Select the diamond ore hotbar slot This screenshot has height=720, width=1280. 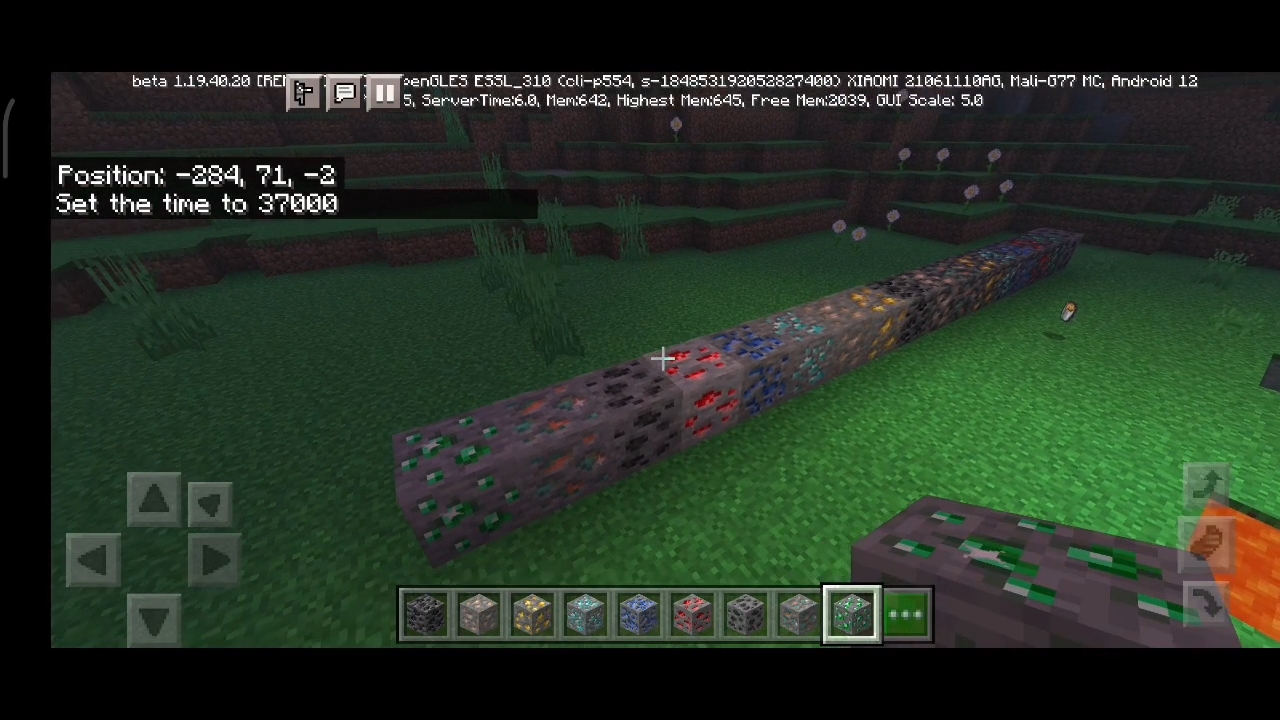pyautogui.click(x=586, y=614)
